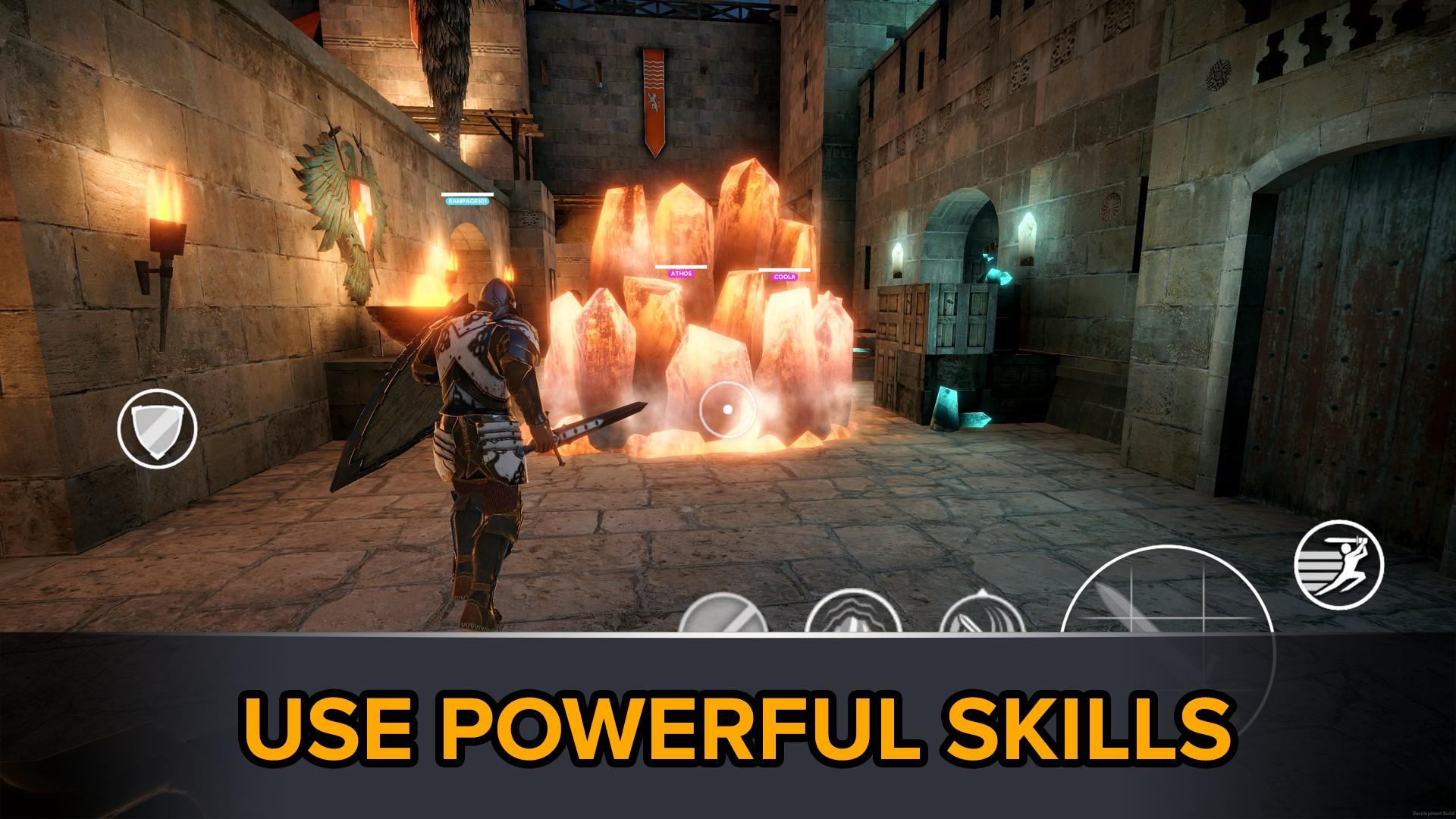Select the ATHOS player nameplate
1456x819 pixels.
coord(681,274)
